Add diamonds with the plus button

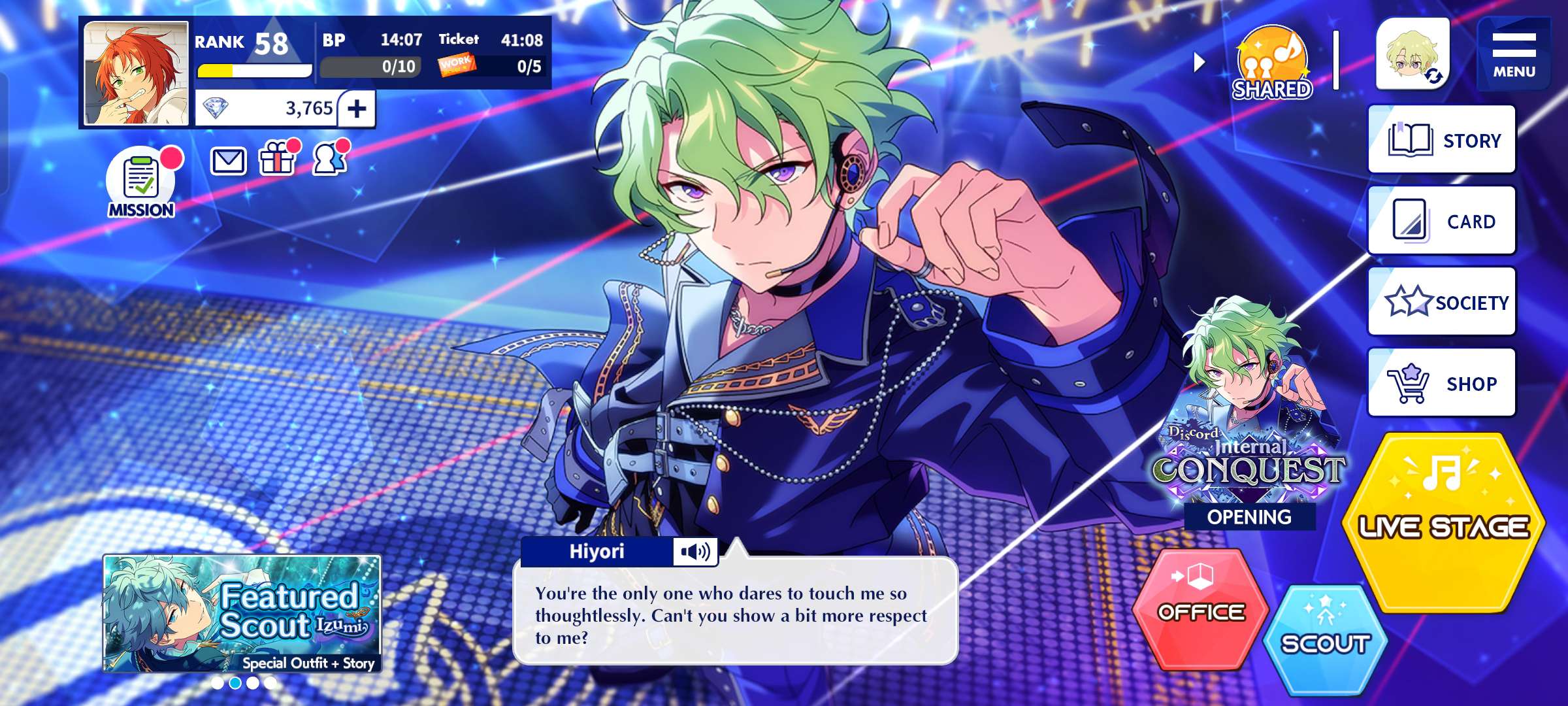pos(357,109)
